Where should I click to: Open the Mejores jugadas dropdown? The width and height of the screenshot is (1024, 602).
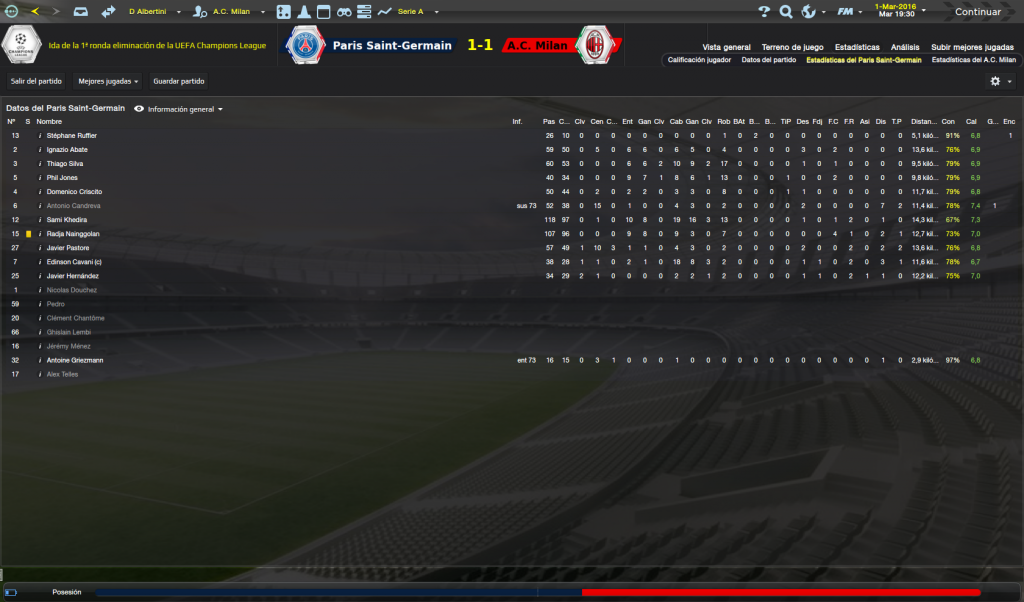click(x=108, y=81)
